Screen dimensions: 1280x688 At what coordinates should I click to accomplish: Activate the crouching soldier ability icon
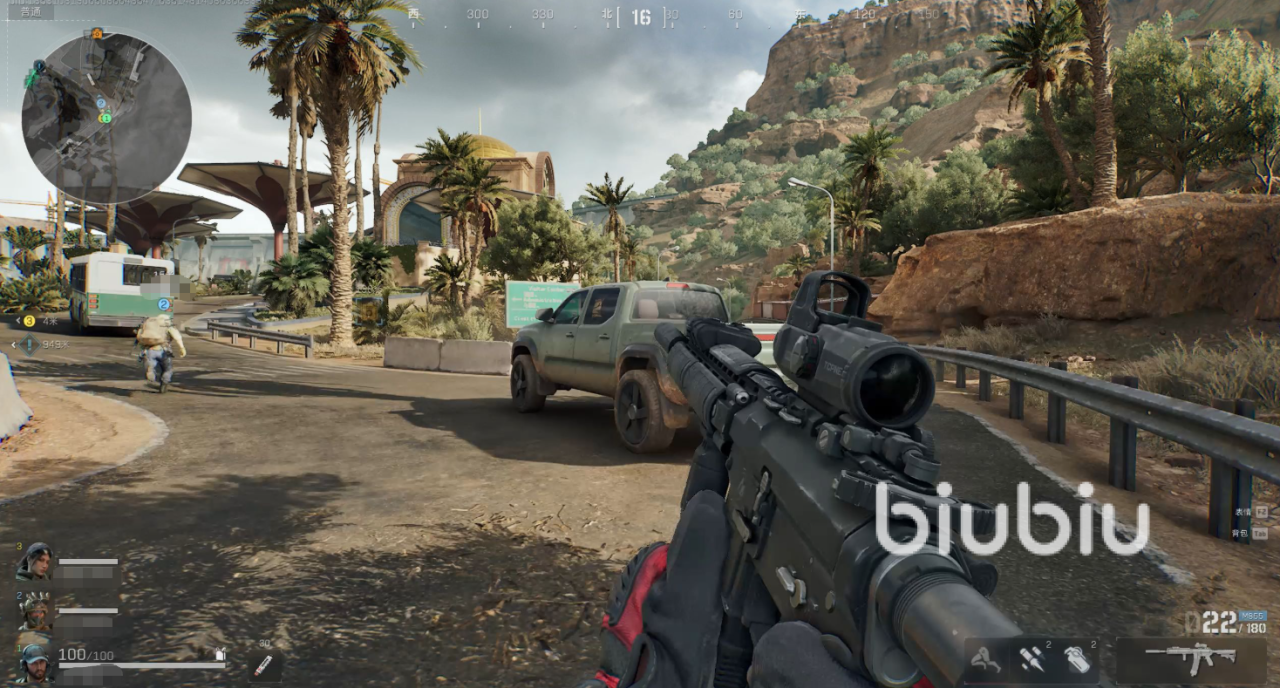[x=986, y=659]
